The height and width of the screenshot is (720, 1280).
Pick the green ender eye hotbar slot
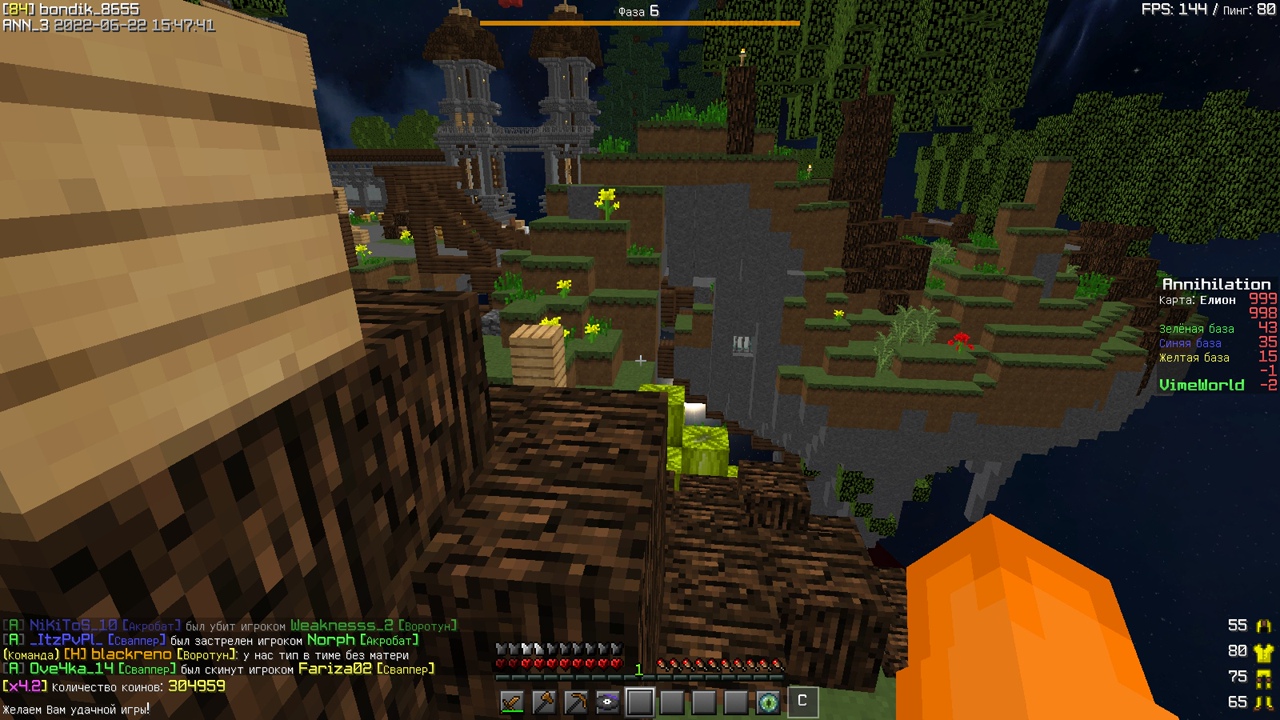click(768, 702)
